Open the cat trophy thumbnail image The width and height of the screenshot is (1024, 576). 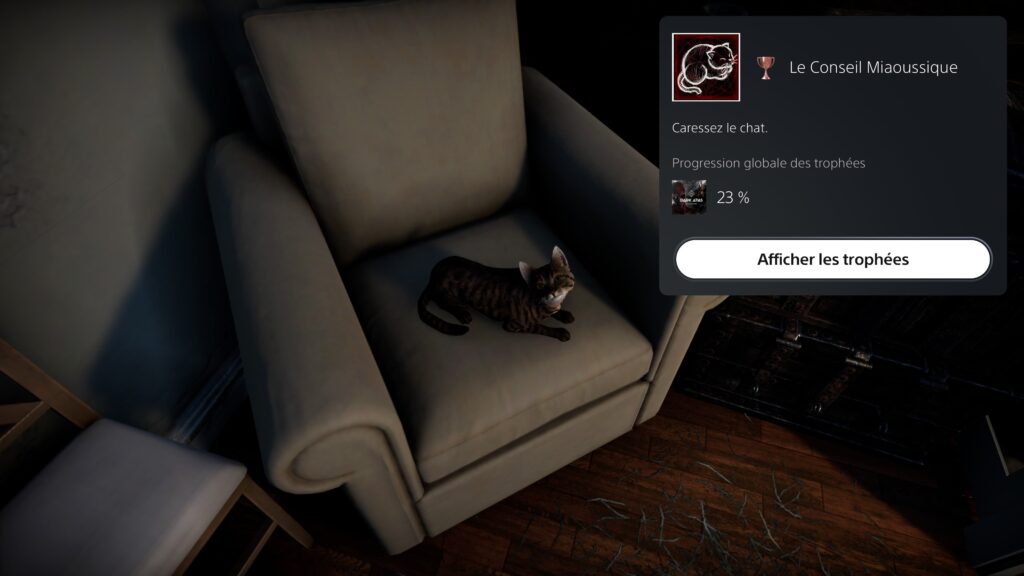[705, 67]
